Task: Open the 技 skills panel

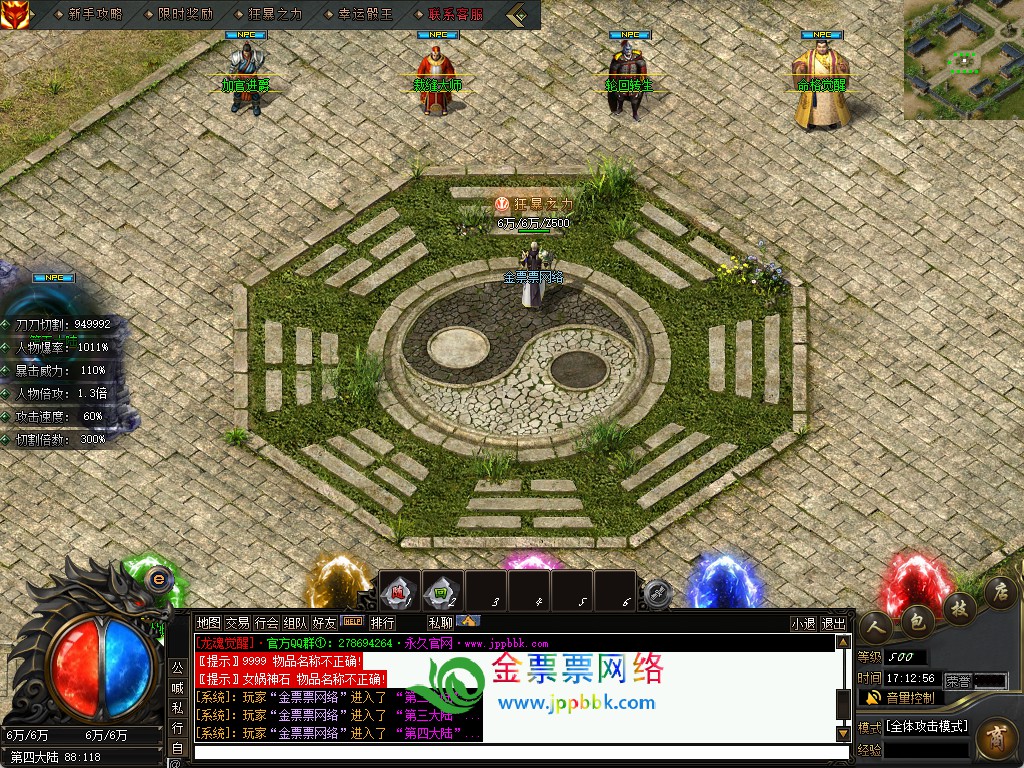Action: click(x=958, y=606)
